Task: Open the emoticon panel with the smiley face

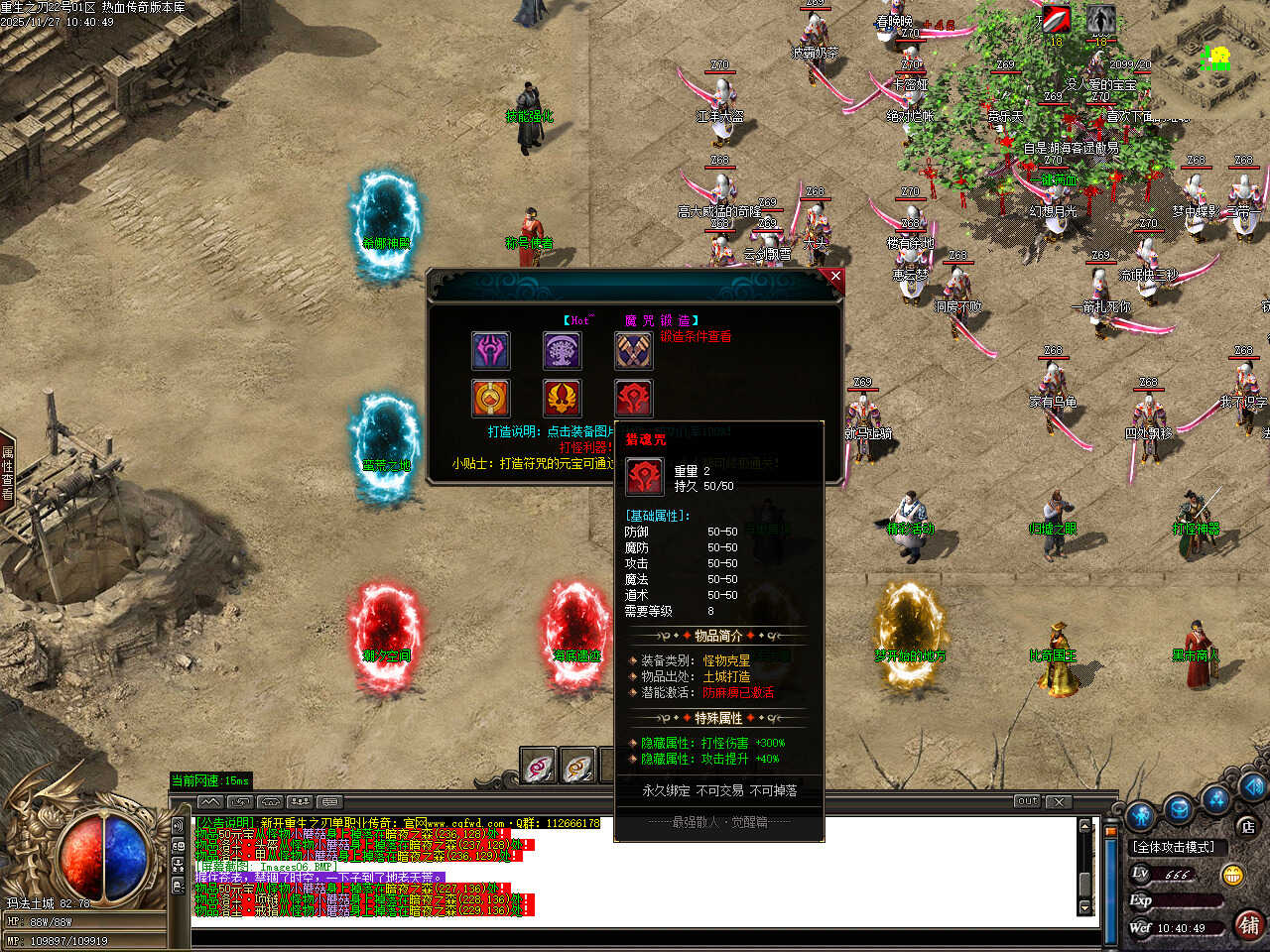Action: tap(1232, 875)
